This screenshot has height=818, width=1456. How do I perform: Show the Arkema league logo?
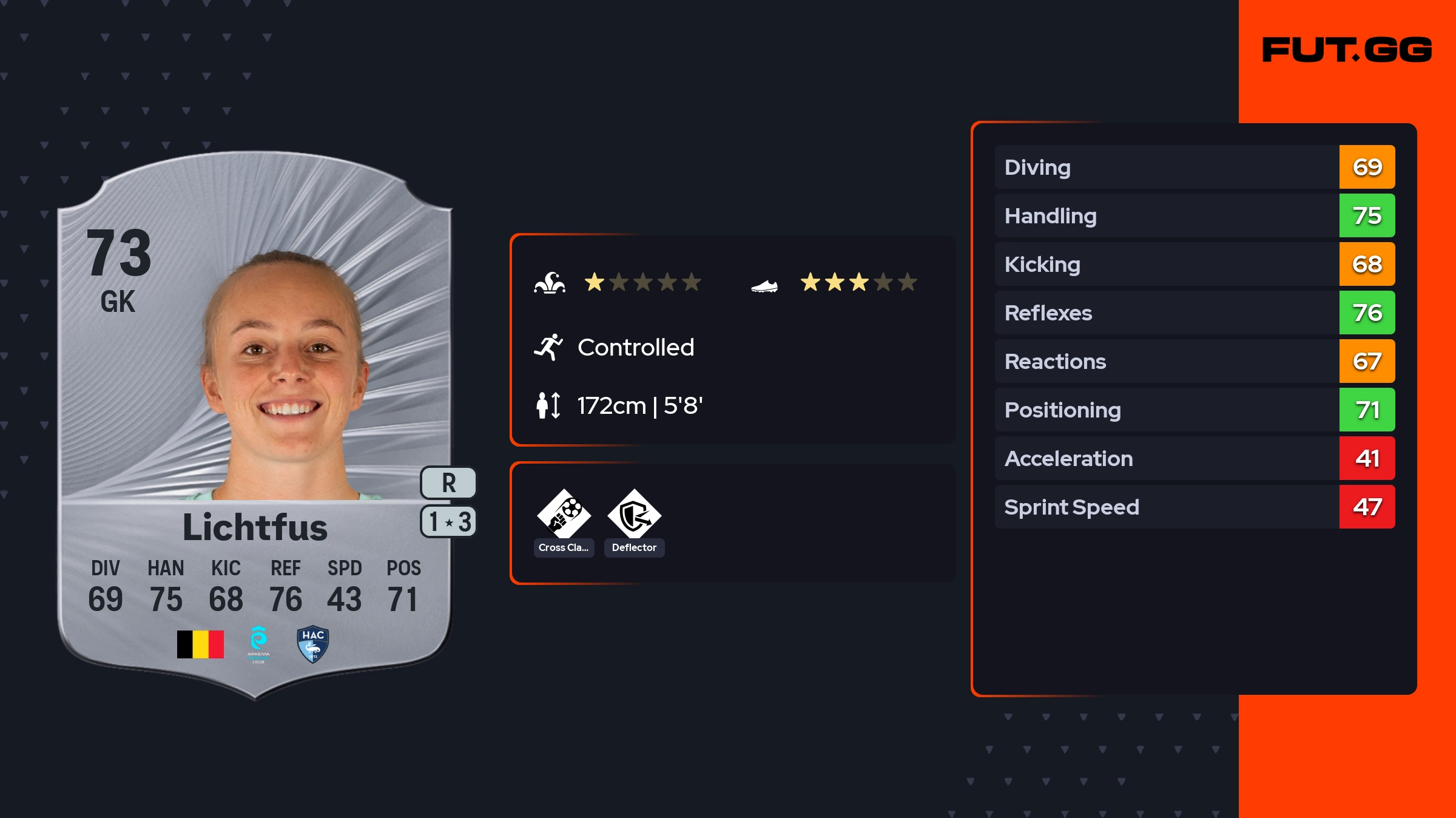pos(258,644)
